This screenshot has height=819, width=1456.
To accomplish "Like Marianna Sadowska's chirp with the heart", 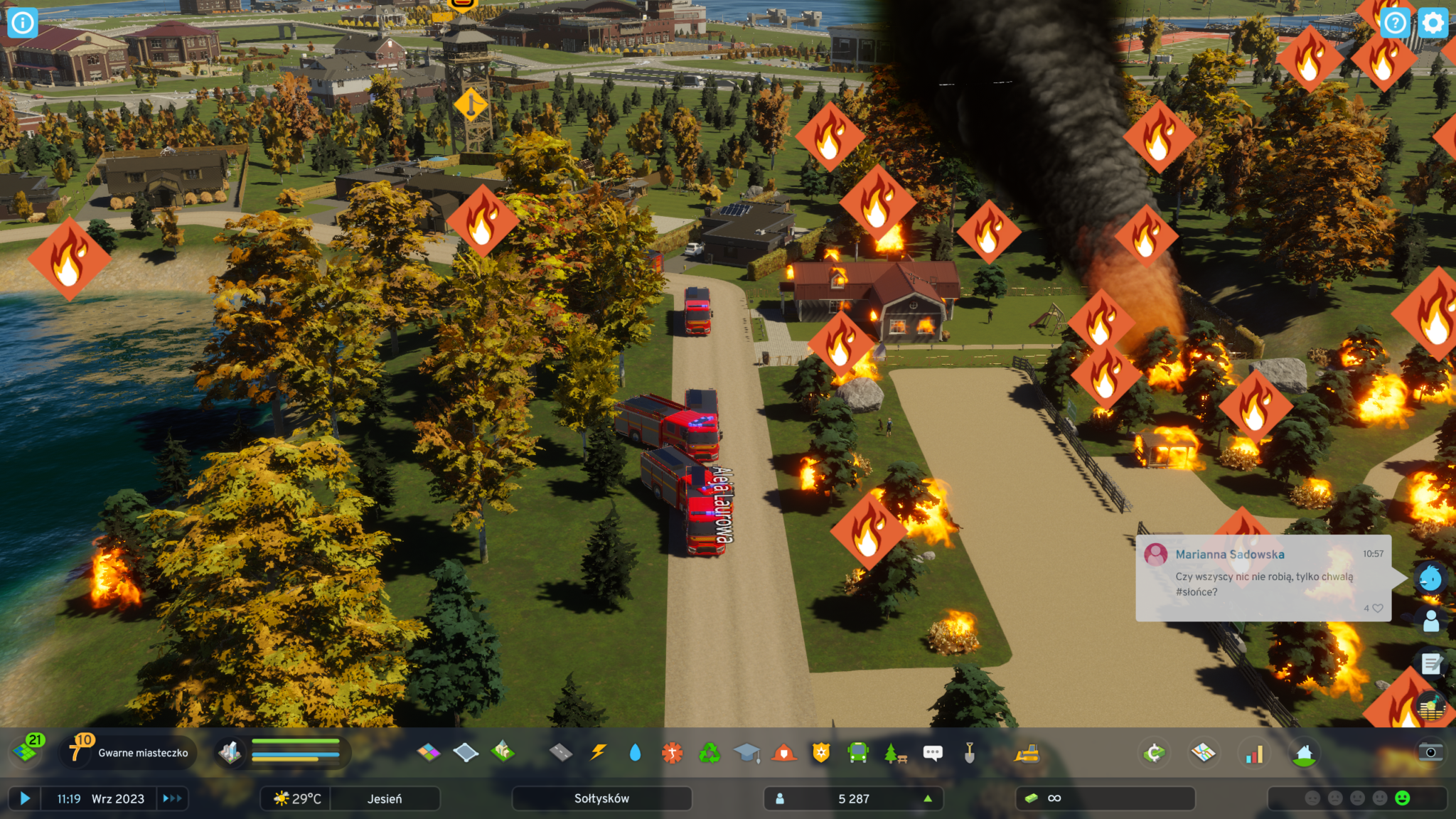I will pos(1378,609).
